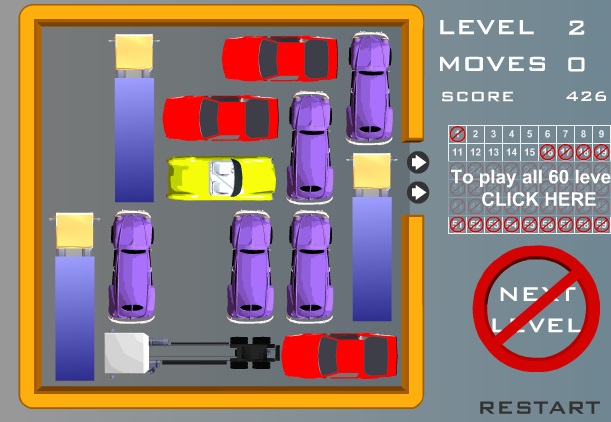611x422 pixels.
Task: Choose level 7 tile
Action: click(x=565, y=133)
